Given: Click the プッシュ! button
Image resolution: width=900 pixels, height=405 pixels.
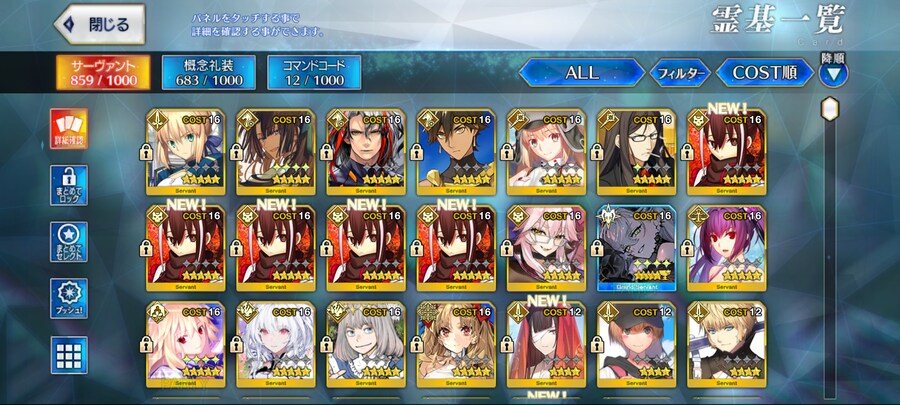Looking at the screenshot, I should 69,299.
